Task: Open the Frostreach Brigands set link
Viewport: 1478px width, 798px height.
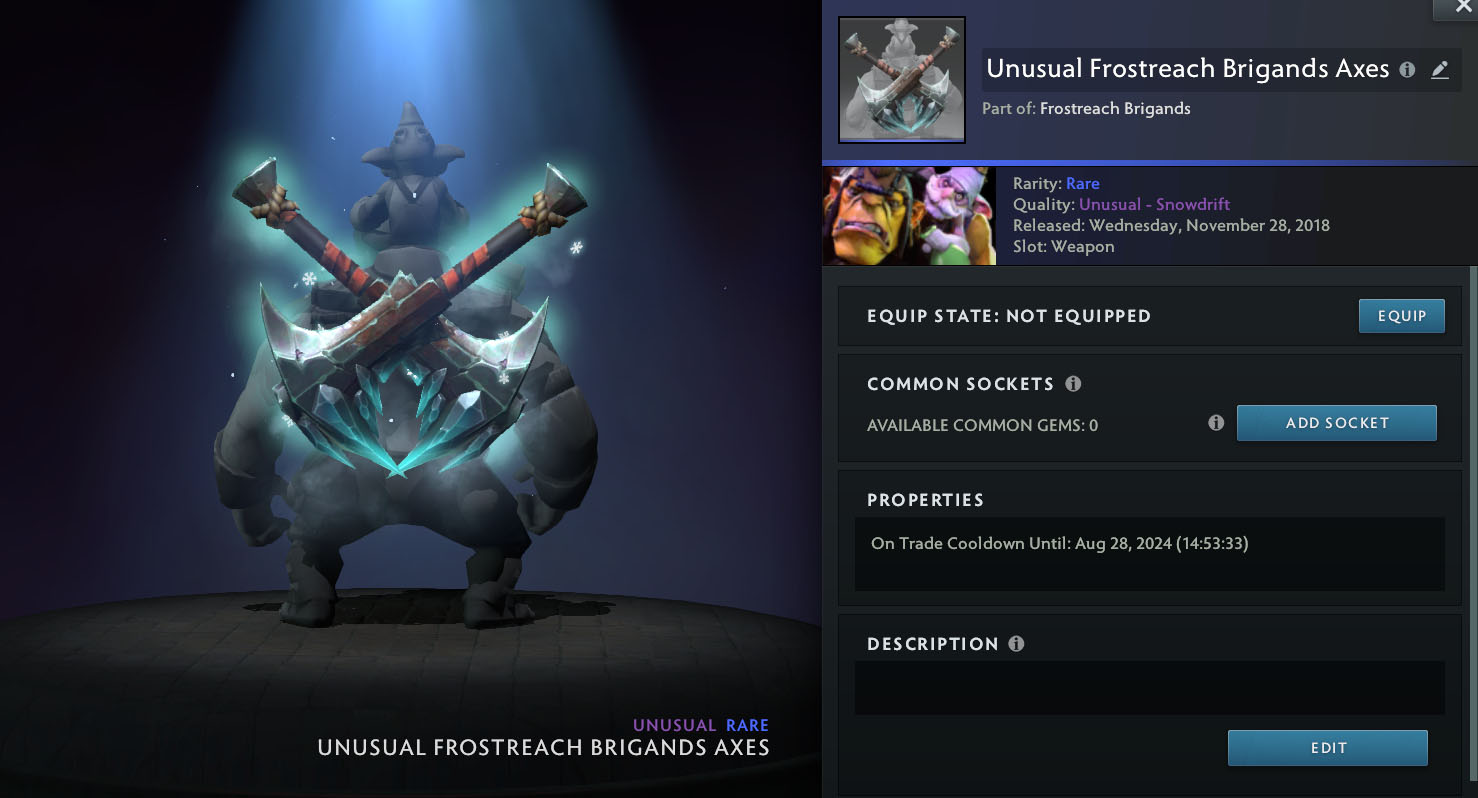Action: (x=1115, y=108)
